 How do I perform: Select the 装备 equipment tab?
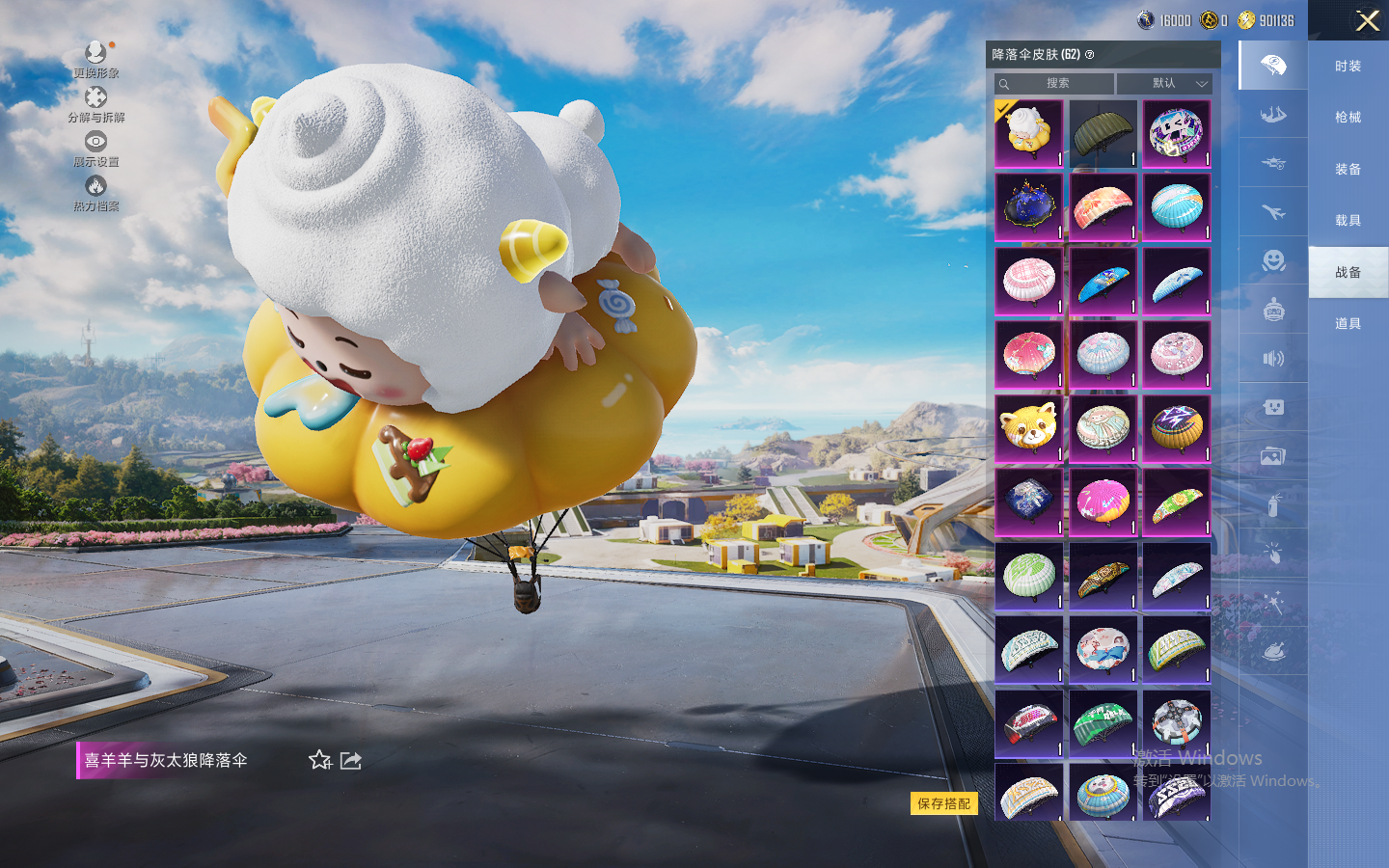pos(1348,170)
